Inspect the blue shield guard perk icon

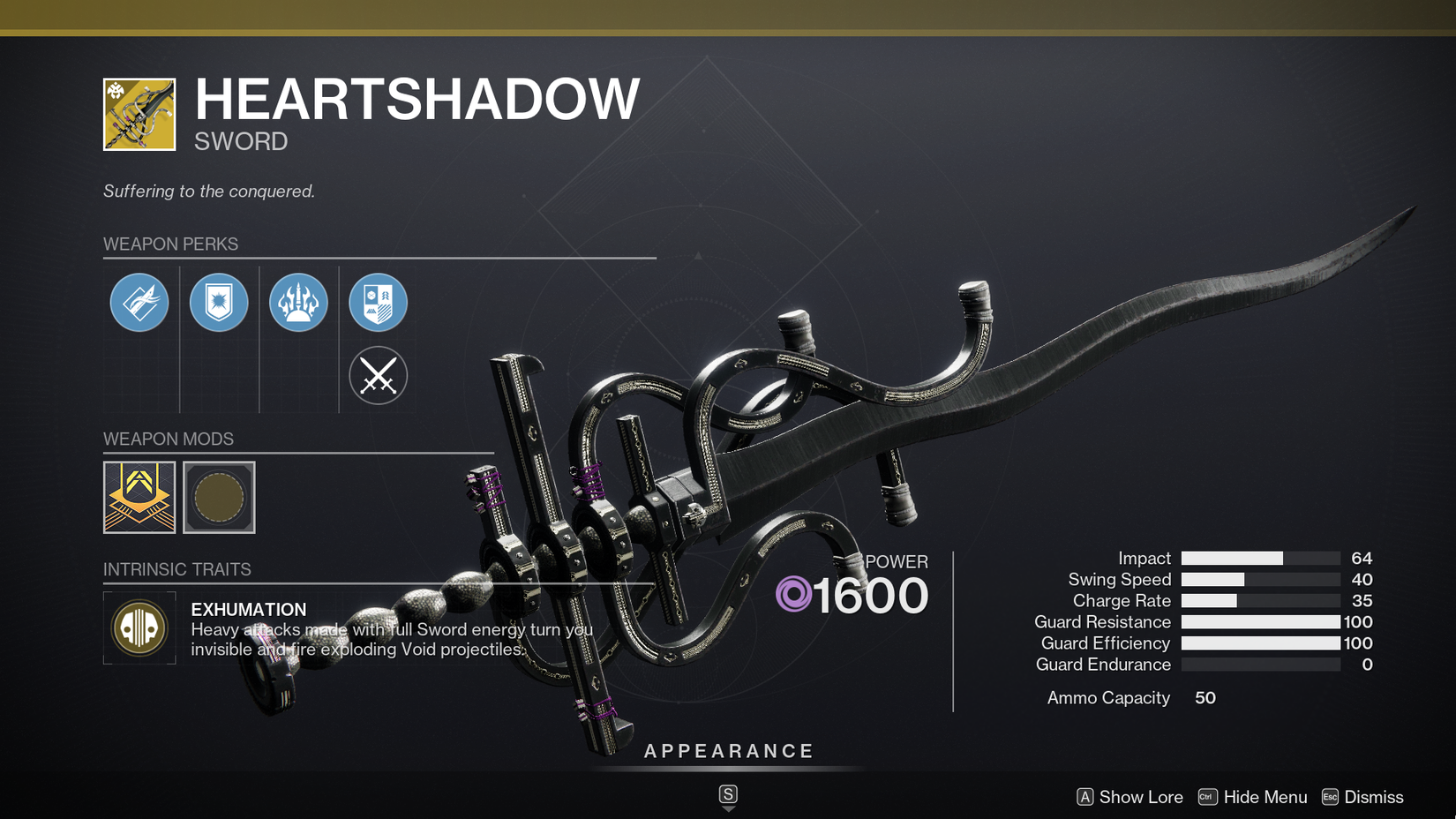coord(219,302)
